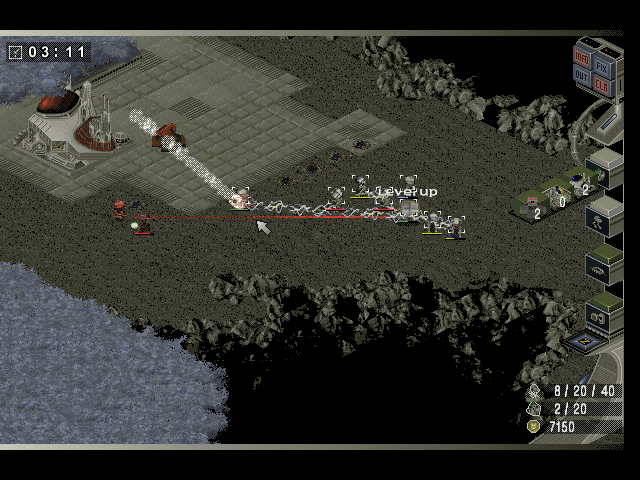Click the FIX repair button
The height and width of the screenshot is (480, 640).
(x=602, y=64)
